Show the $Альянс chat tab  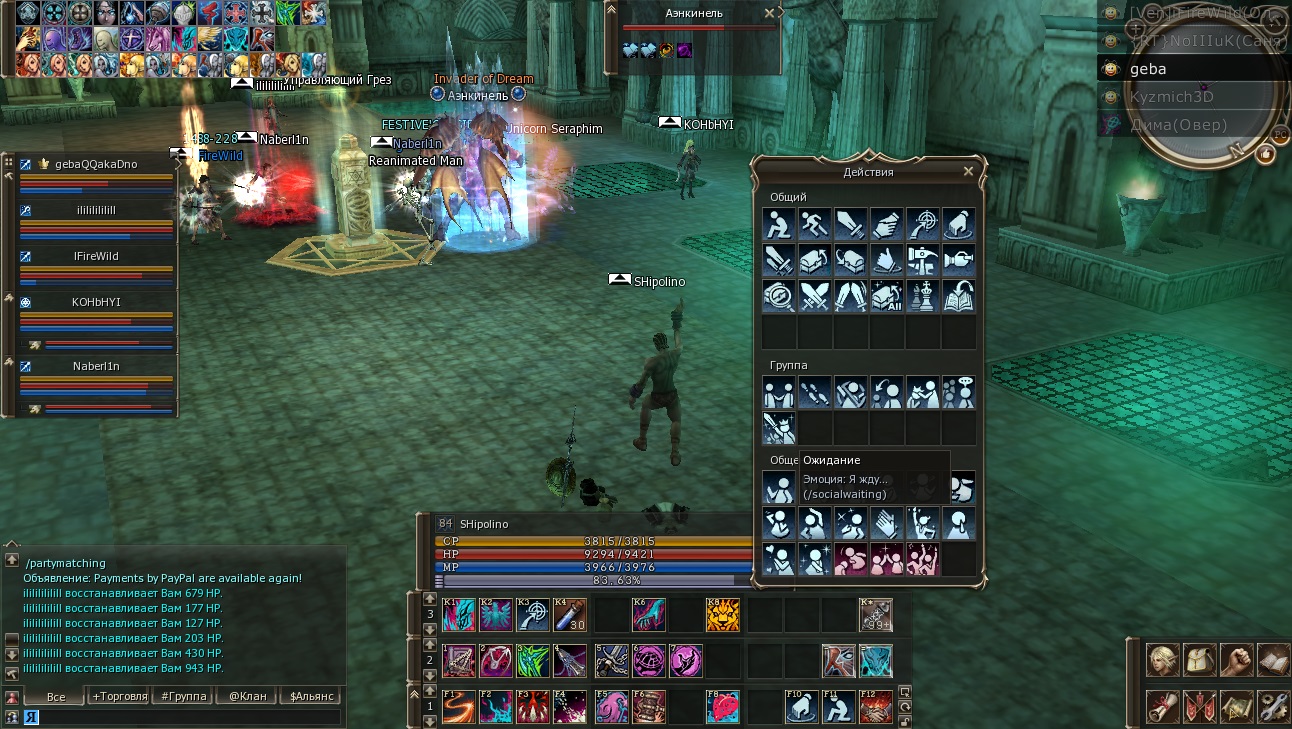[311, 696]
